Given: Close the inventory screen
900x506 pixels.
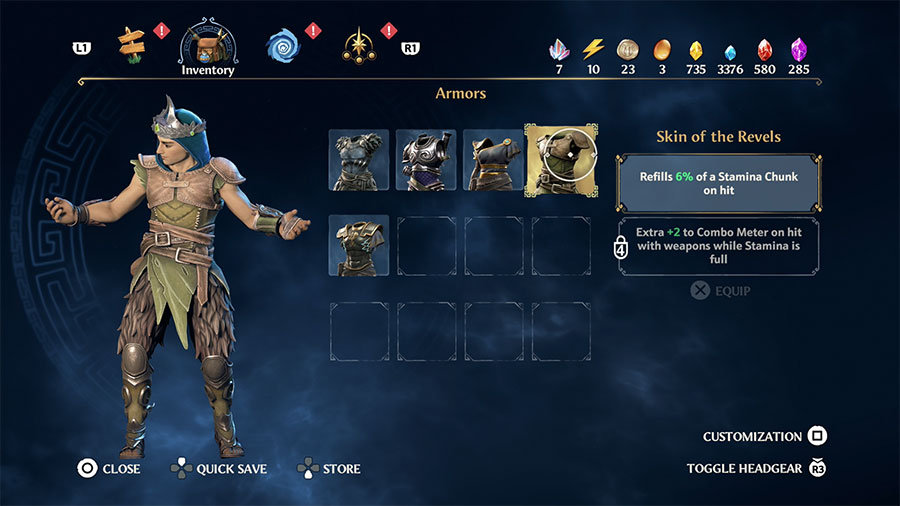Looking at the screenshot, I should pyautogui.click(x=110, y=468).
